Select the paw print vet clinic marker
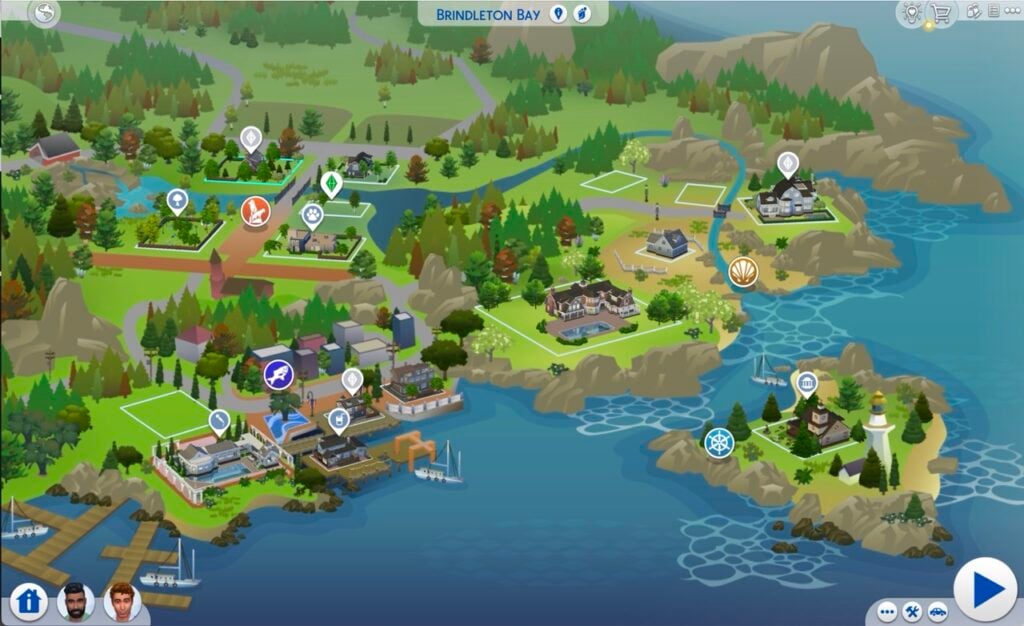This screenshot has width=1024, height=626. (312, 215)
